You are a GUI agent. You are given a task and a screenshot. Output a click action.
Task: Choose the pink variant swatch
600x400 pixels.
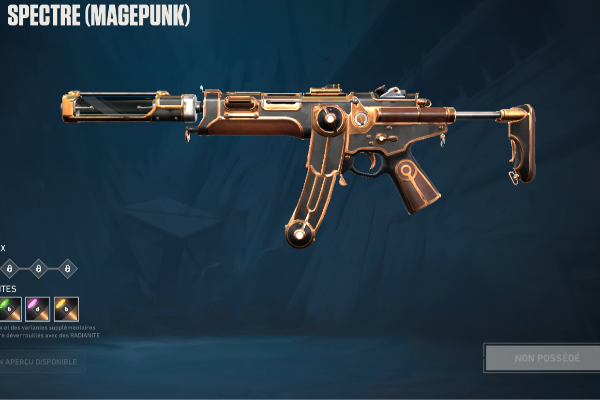coord(38,309)
